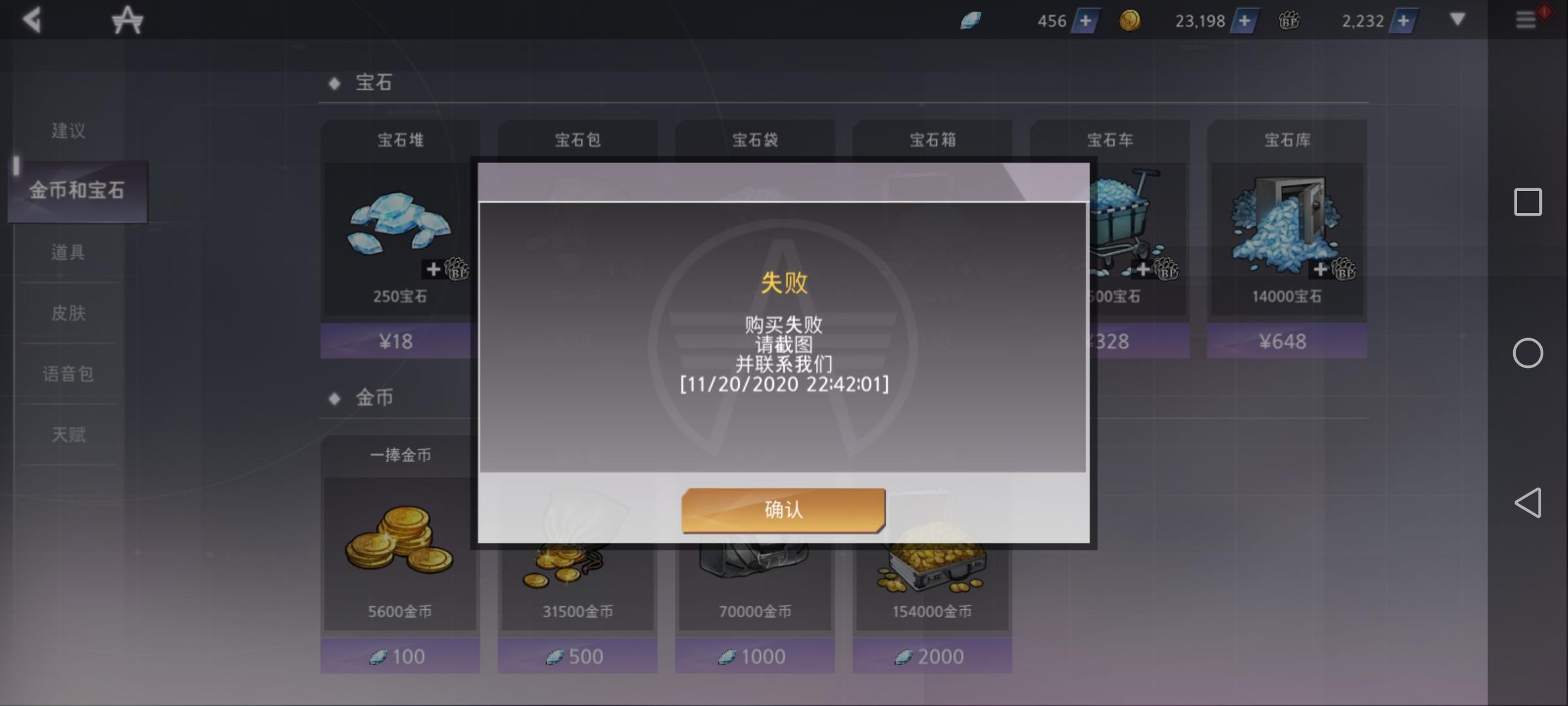This screenshot has width=1568, height=706.
Task: Open the hamburger menu at top right
Action: coord(1527,20)
